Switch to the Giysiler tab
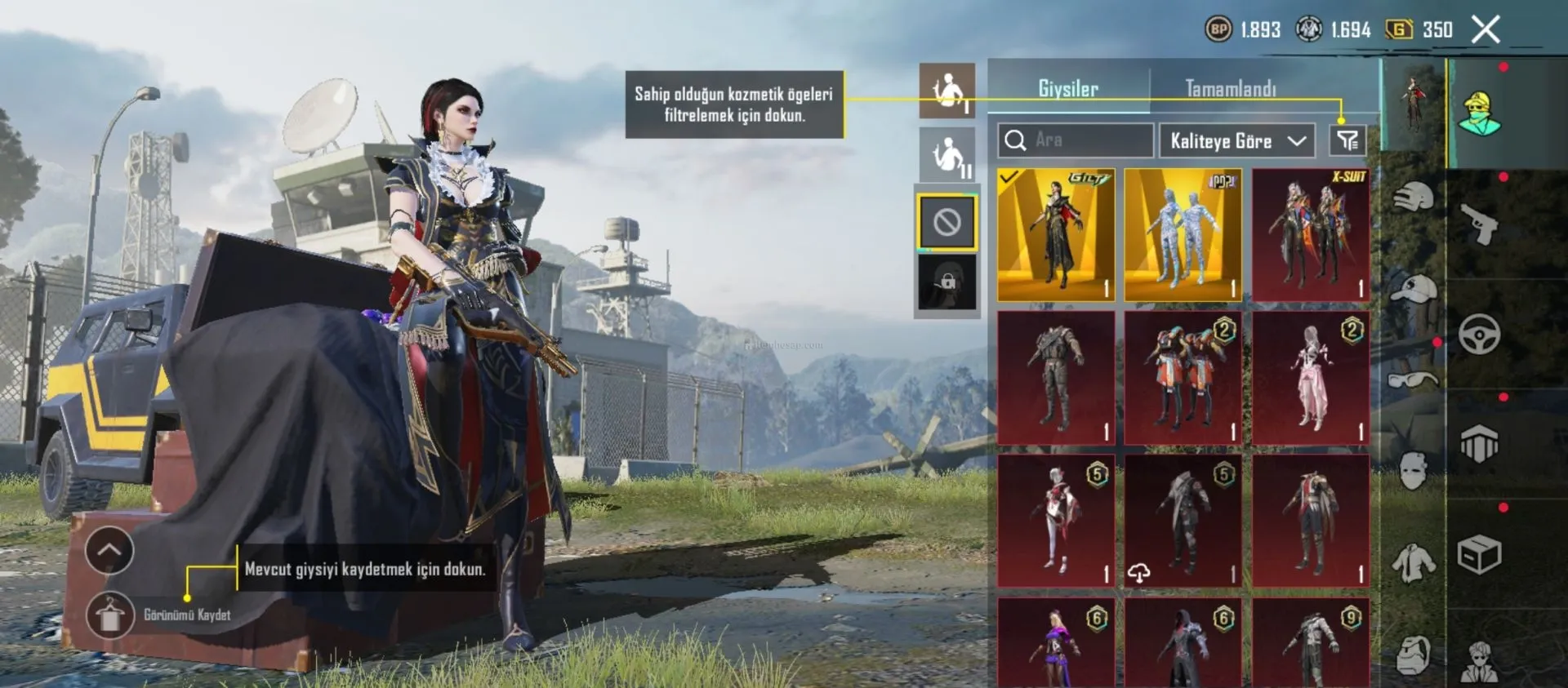 tap(1067, 88)
